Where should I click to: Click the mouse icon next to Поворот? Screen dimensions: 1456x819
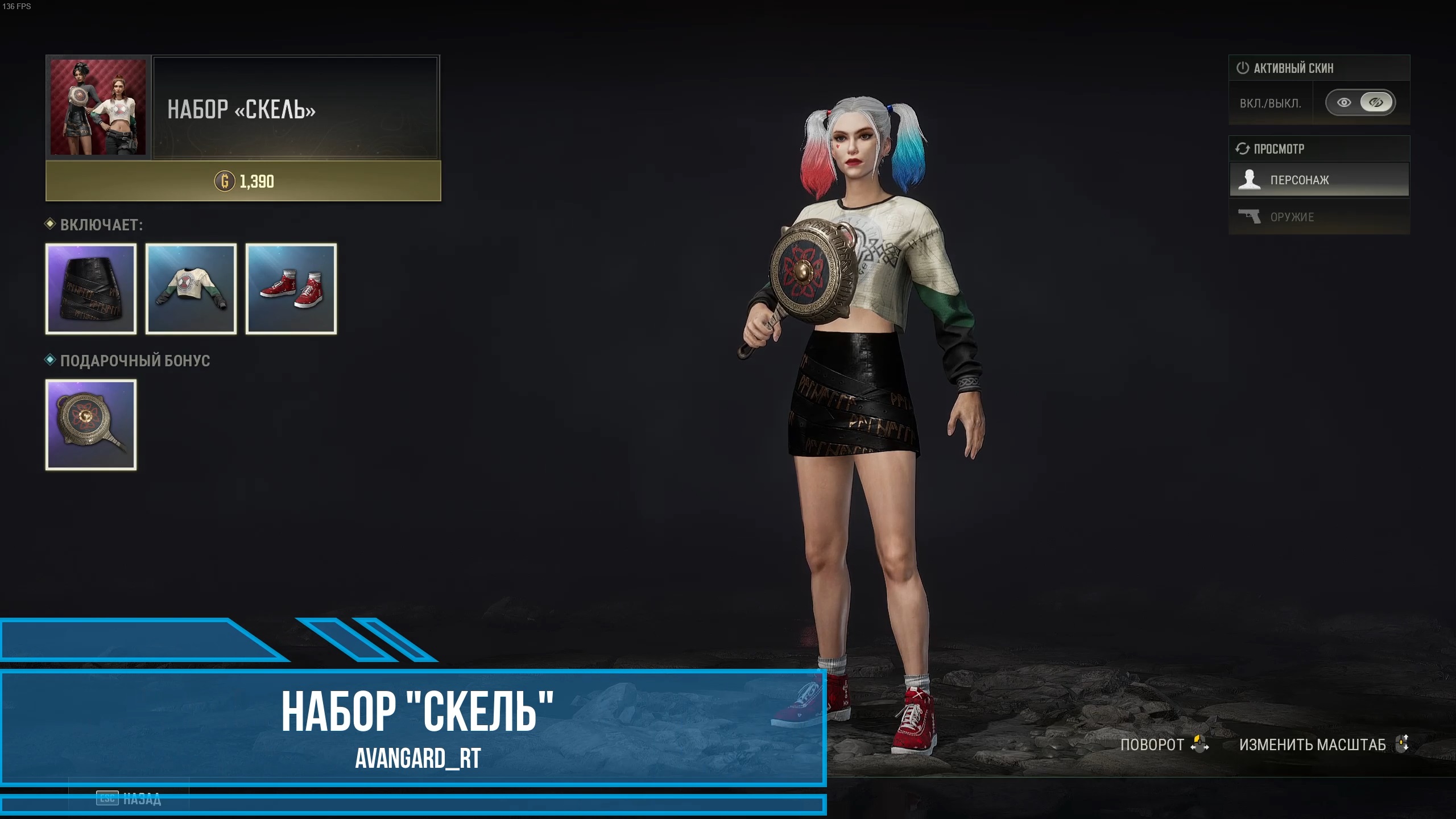point(1199,744)
